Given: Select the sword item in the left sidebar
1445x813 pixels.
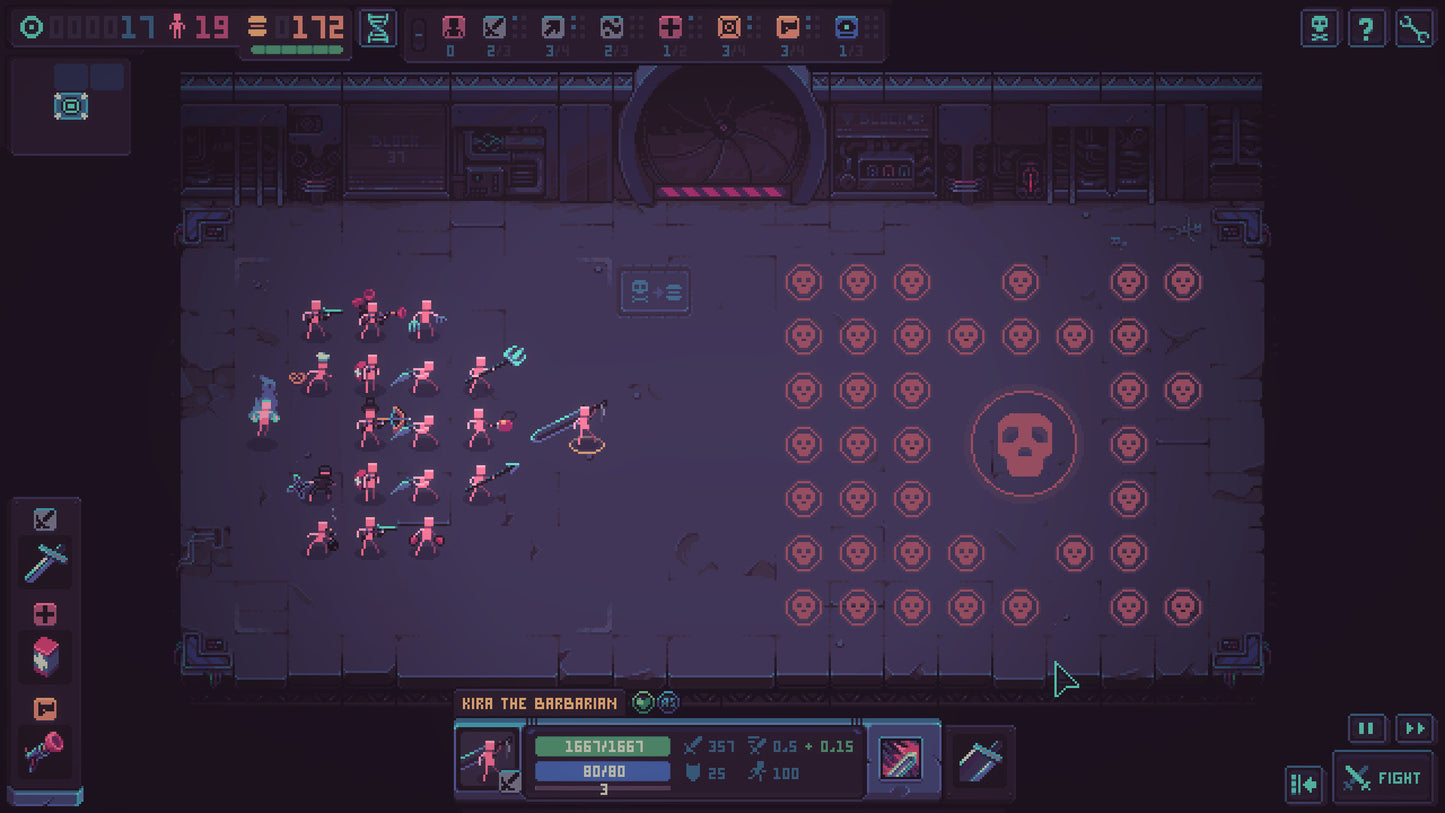Looking at the screenshot, I should [43, 562].
